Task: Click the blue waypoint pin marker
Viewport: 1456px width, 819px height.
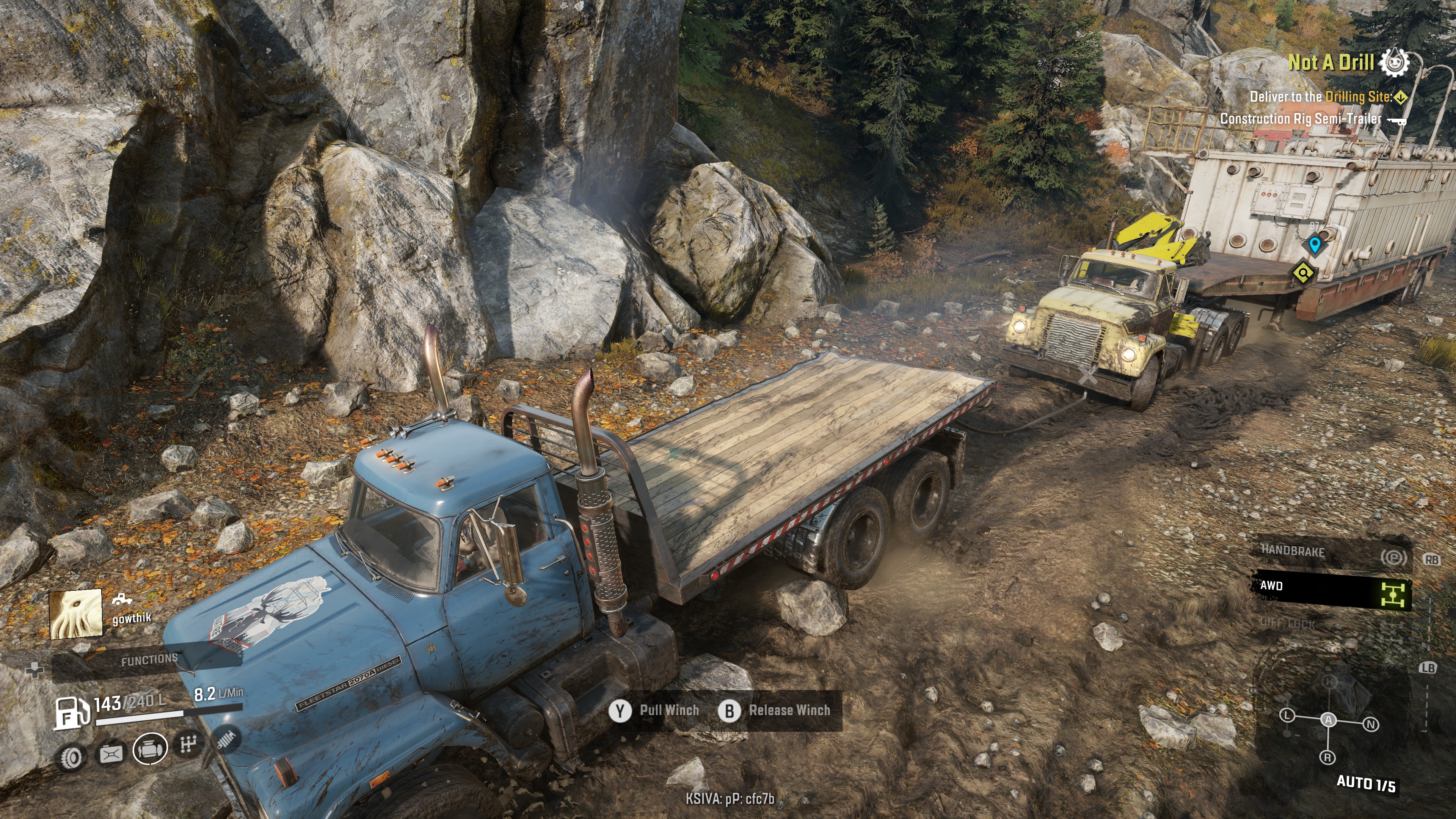Action: pyautogui.click(x=1315, y=245)
